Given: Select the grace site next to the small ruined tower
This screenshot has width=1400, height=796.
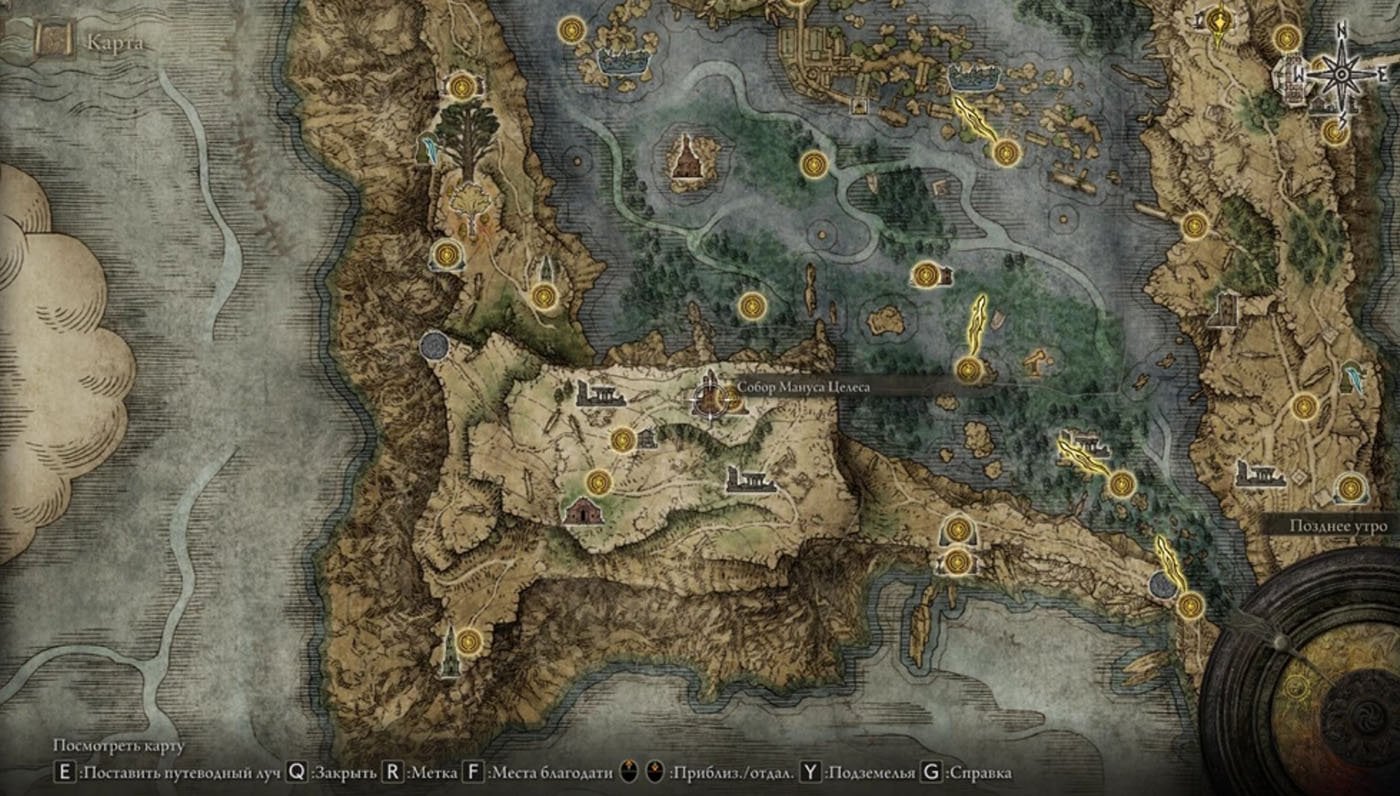Looking at the screenshot, I should click(x=623, y=439).
